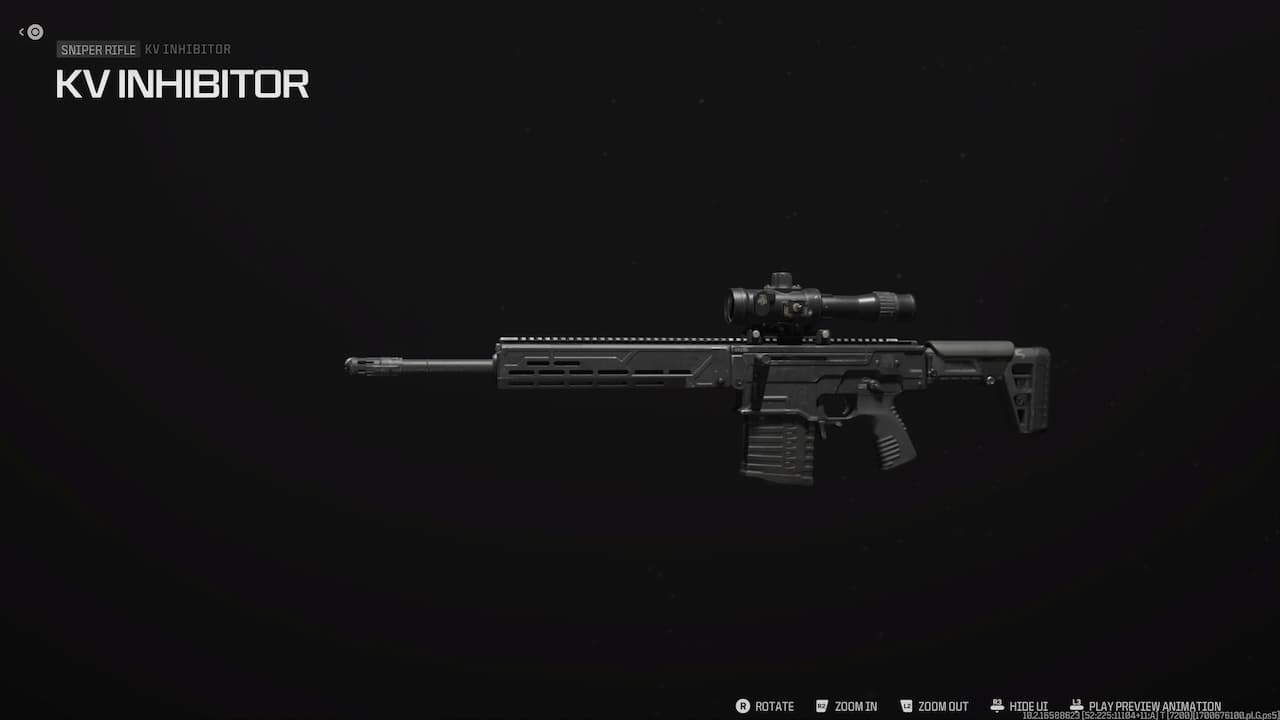This screenshot has height=720, width=1280.
Task: Select the Zoom In magnifier icon
Action: [820, 706]
